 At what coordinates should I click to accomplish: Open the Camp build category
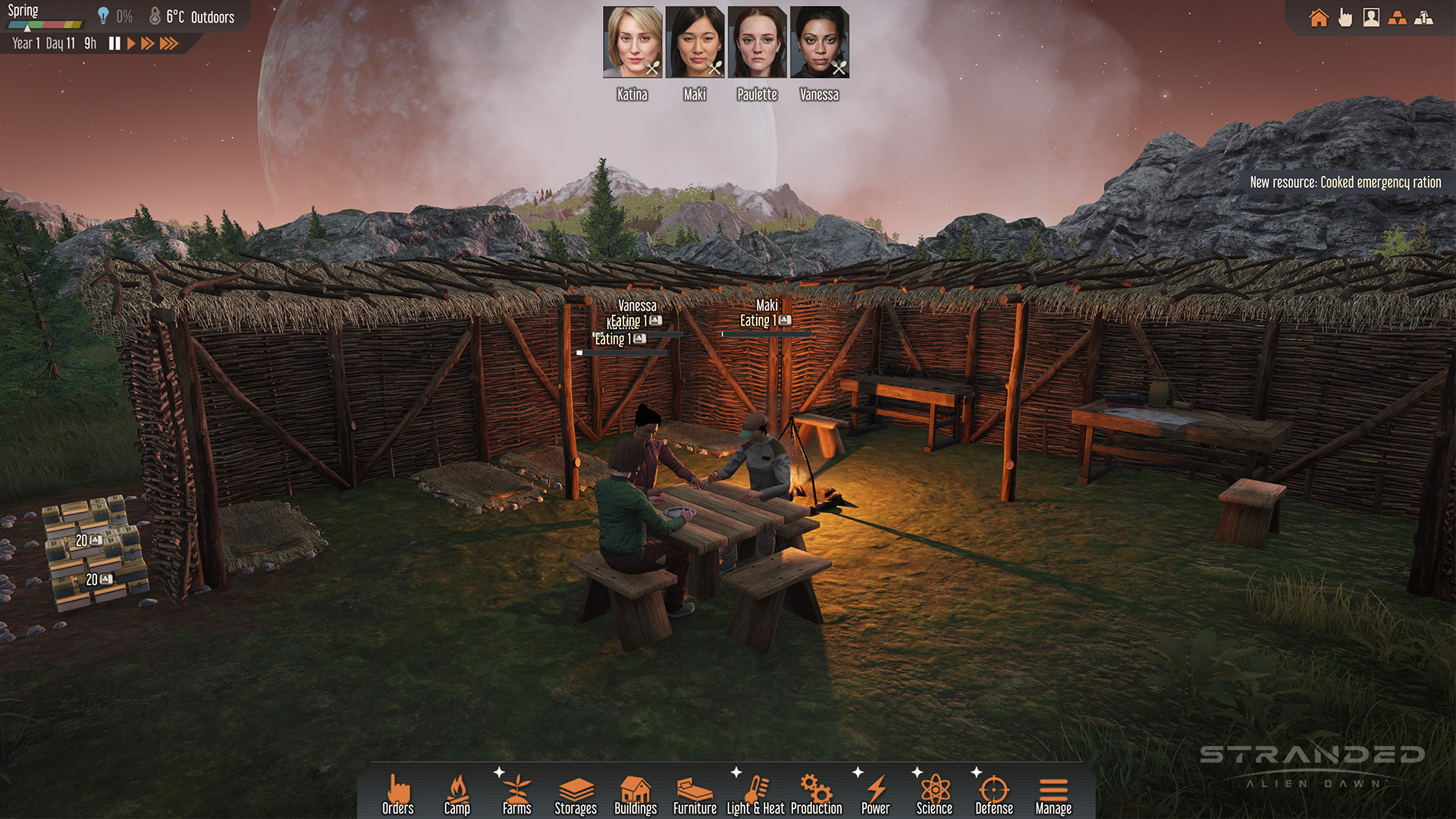(457, 794)
